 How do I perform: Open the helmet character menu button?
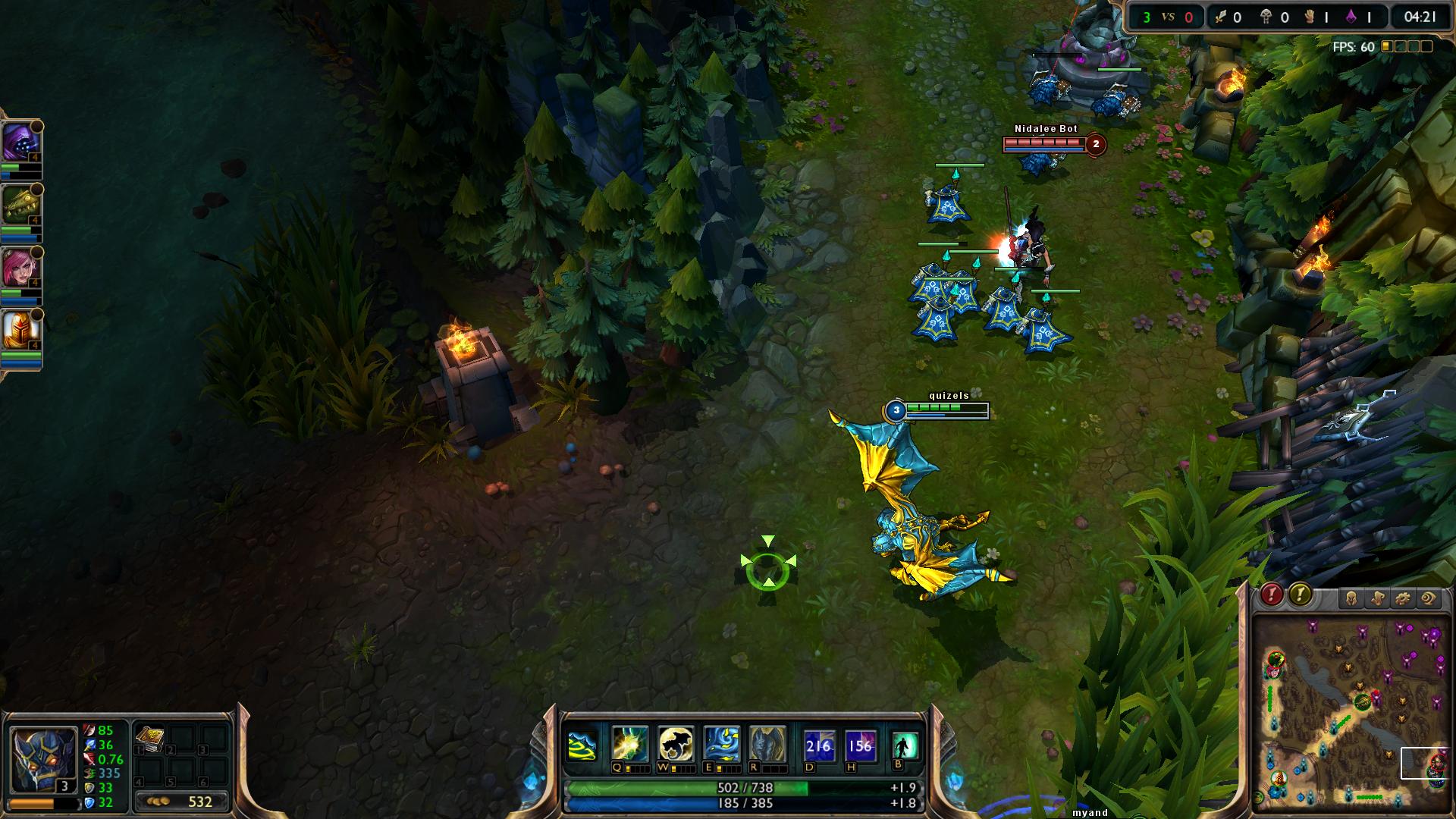1351,599
